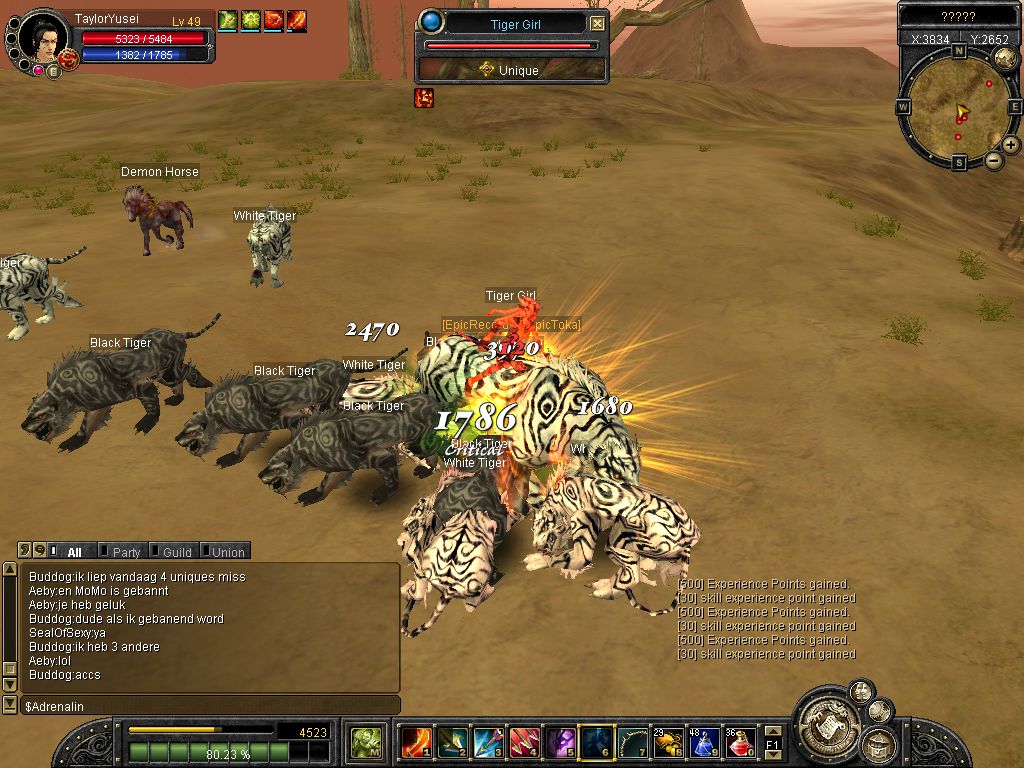Image resolution: width=1024 pixels, height=768 pixels.
Task: Close the Tiger Girl target window
Action: (x=597, y=24)
